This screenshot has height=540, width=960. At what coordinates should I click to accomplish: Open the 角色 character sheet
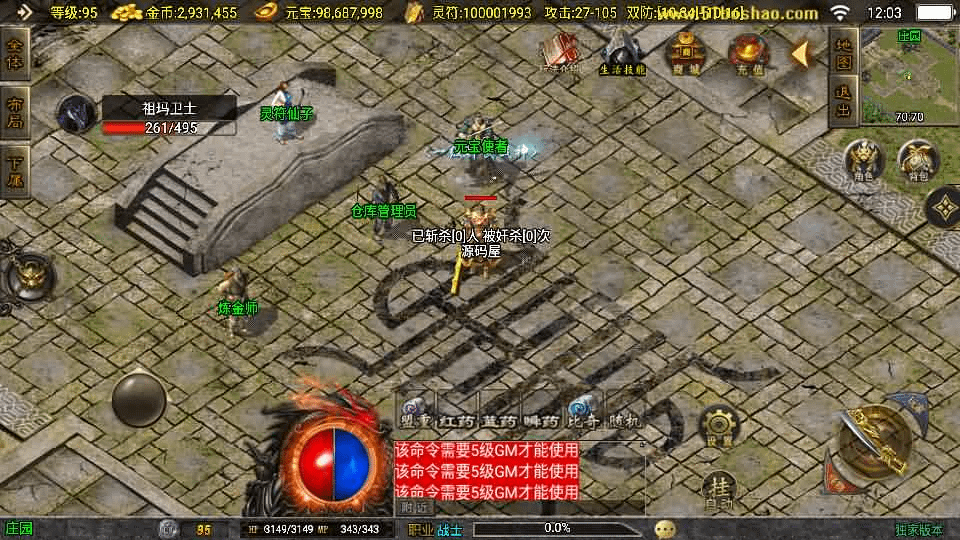point(864,161)
